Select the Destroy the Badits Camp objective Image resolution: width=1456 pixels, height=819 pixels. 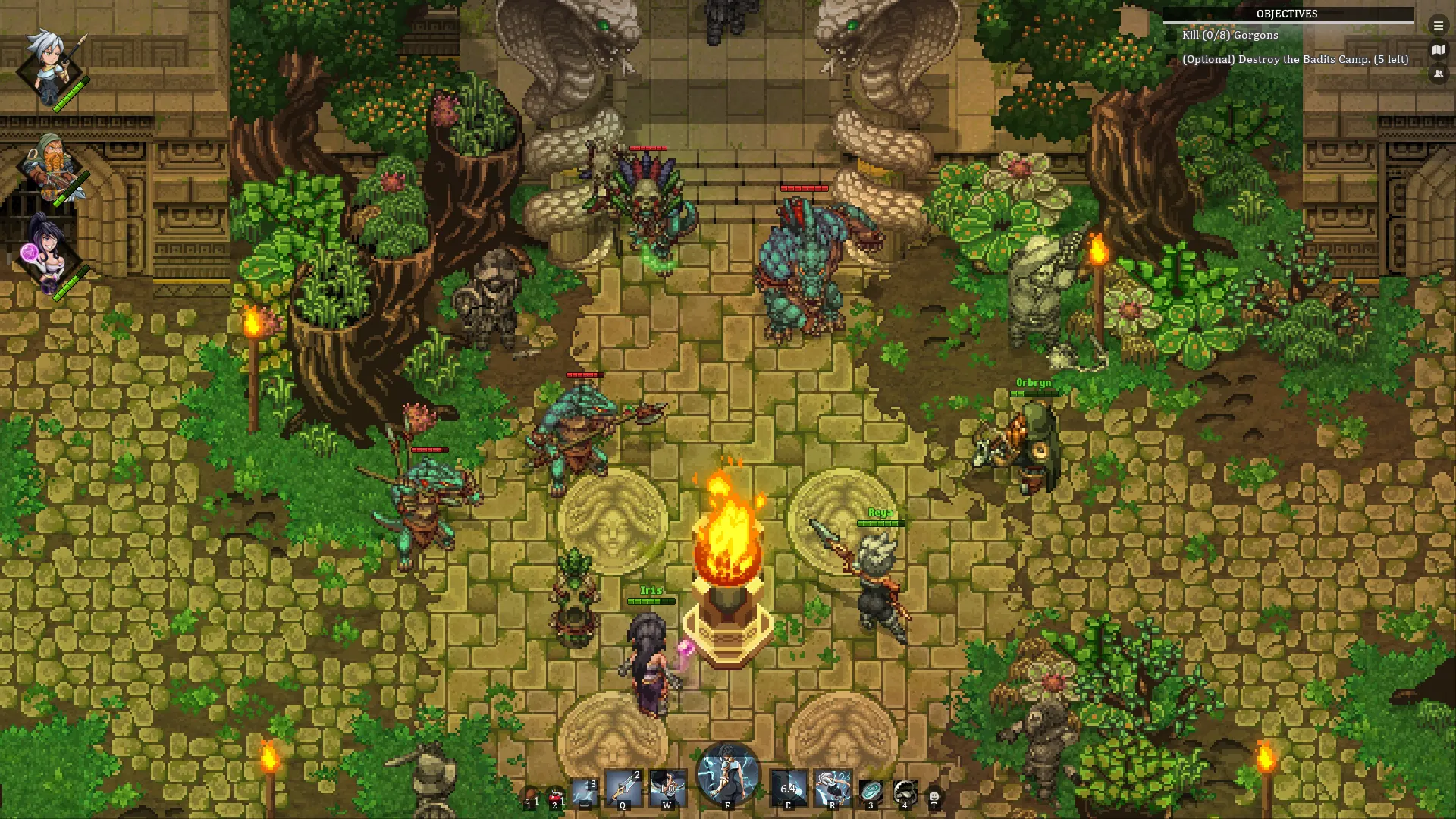(1295, 58)
